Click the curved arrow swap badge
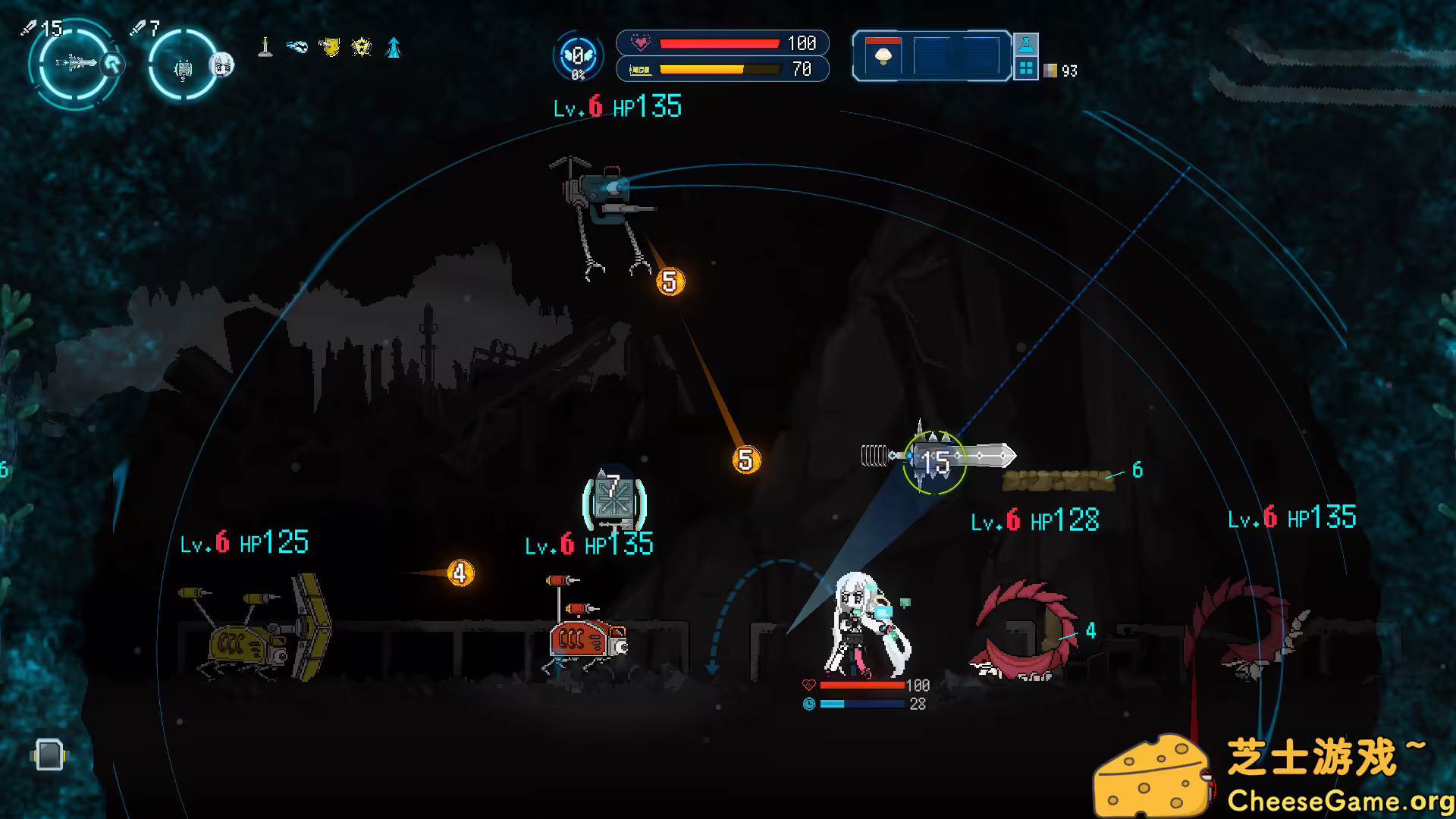This screenshot has height=819, width=1456. coord(113,64)
